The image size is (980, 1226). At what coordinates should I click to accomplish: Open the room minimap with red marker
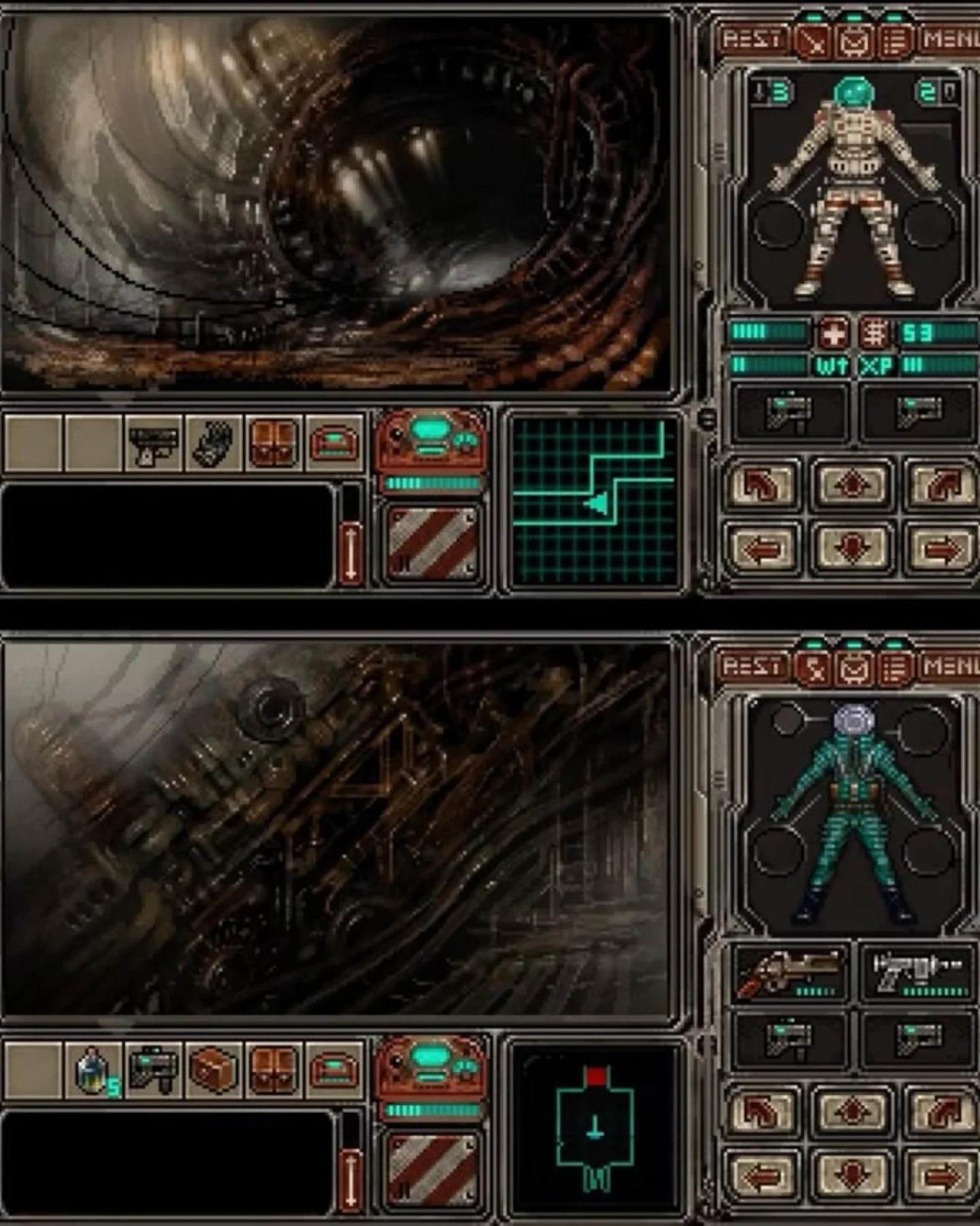595,1127
